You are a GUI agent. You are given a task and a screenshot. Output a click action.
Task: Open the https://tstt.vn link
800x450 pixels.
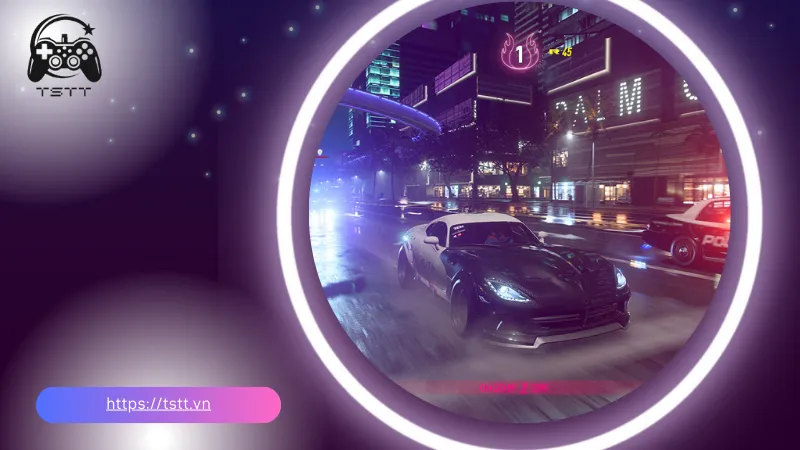point(158,405)
